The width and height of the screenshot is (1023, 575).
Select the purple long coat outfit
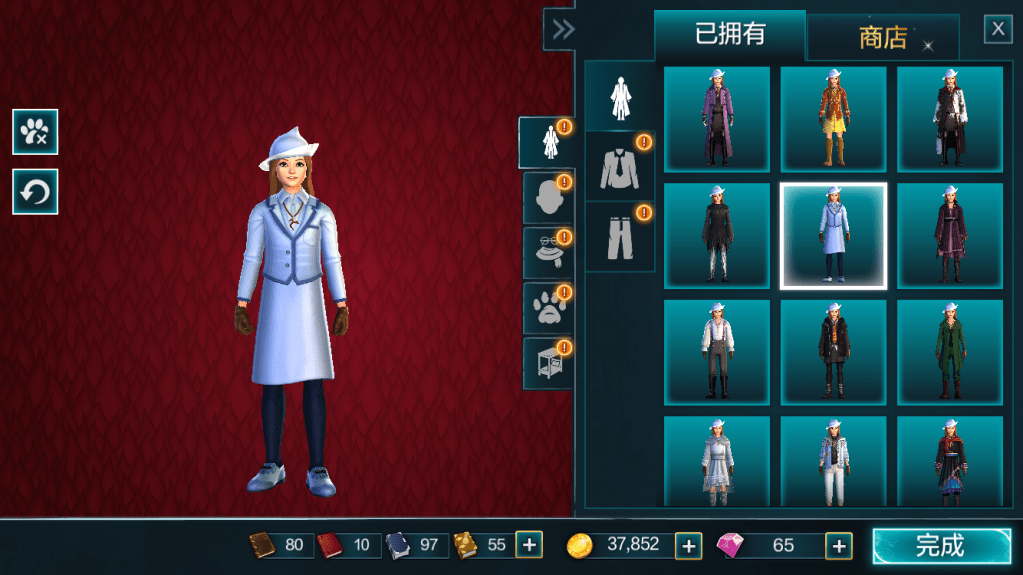pyautogui.click(x=717, y=119)
